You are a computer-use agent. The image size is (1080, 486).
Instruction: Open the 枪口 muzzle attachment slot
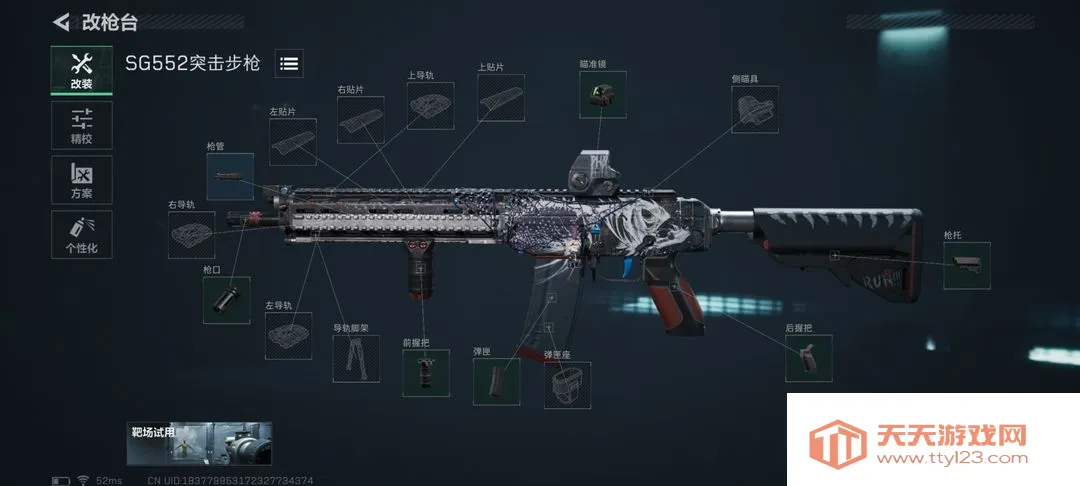pos(226,300)
